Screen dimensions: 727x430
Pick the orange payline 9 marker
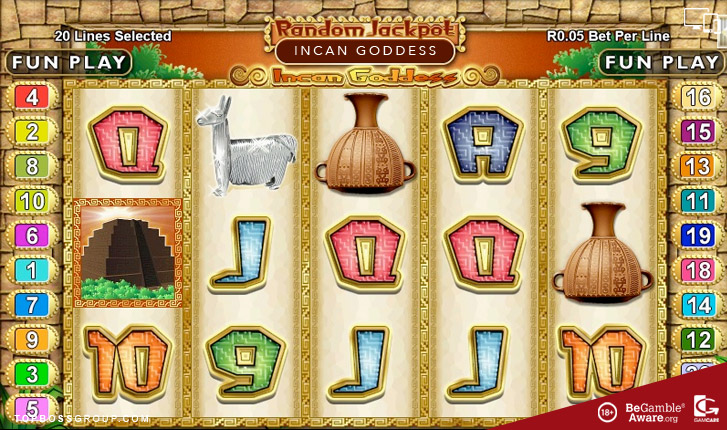click(x=31, y=339)
